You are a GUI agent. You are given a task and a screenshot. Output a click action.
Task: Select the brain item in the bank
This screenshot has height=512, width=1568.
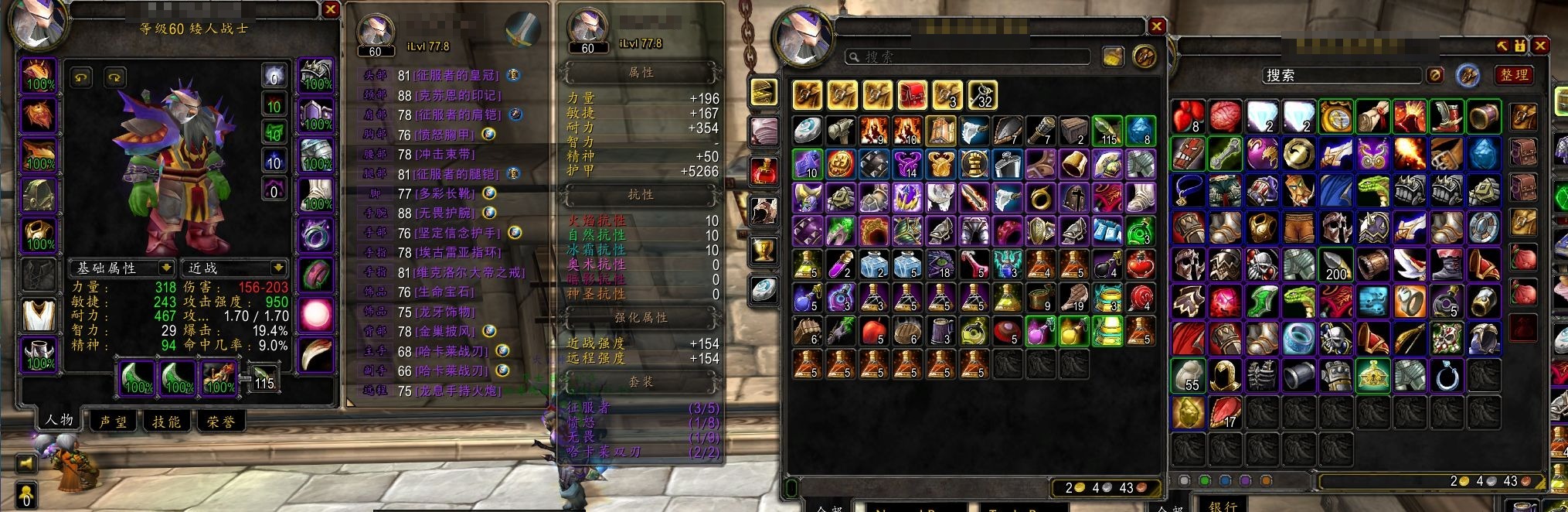point(1226,117)
